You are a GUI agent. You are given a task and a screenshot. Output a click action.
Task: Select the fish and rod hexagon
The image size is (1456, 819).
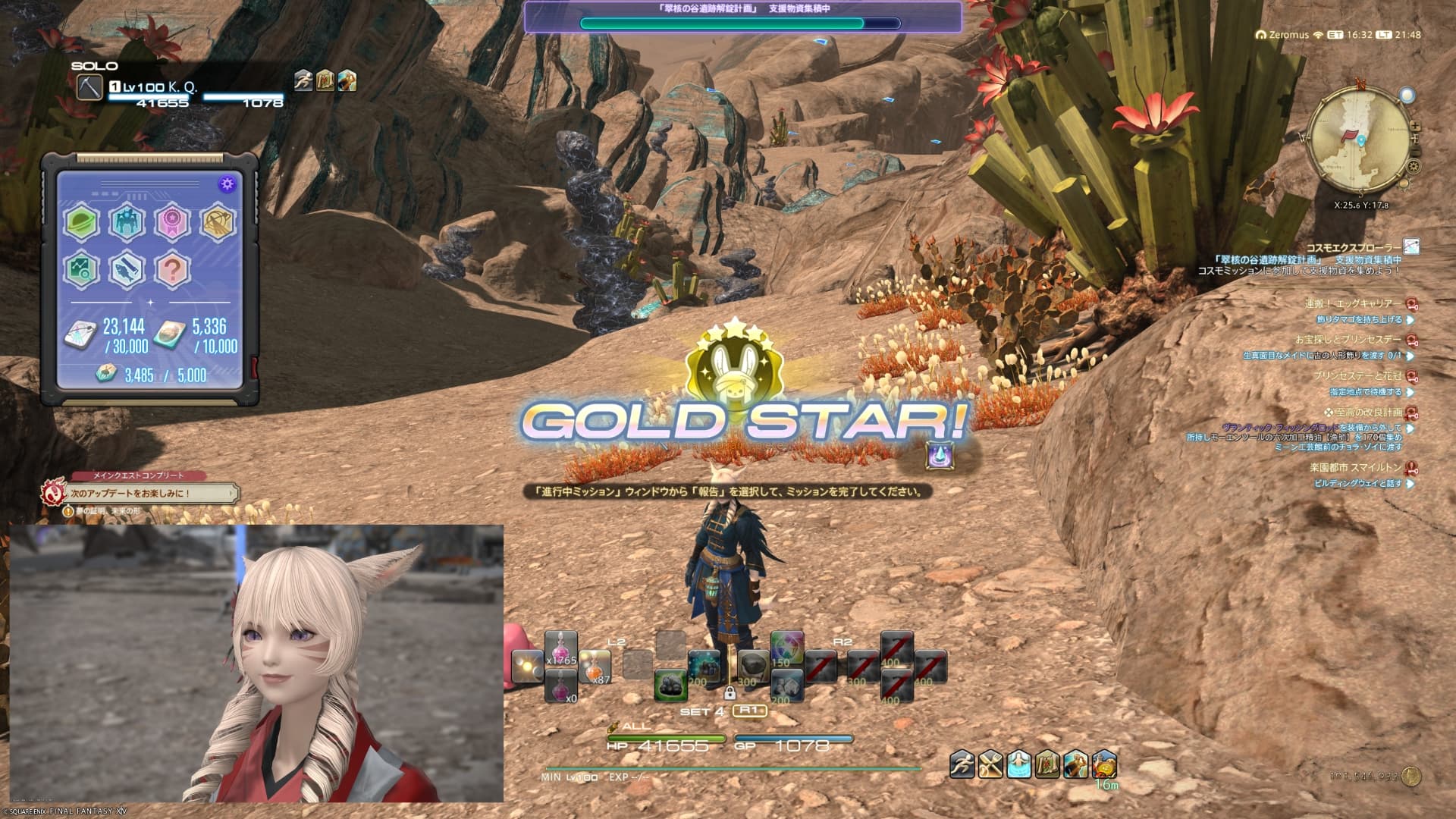[127, 268]
